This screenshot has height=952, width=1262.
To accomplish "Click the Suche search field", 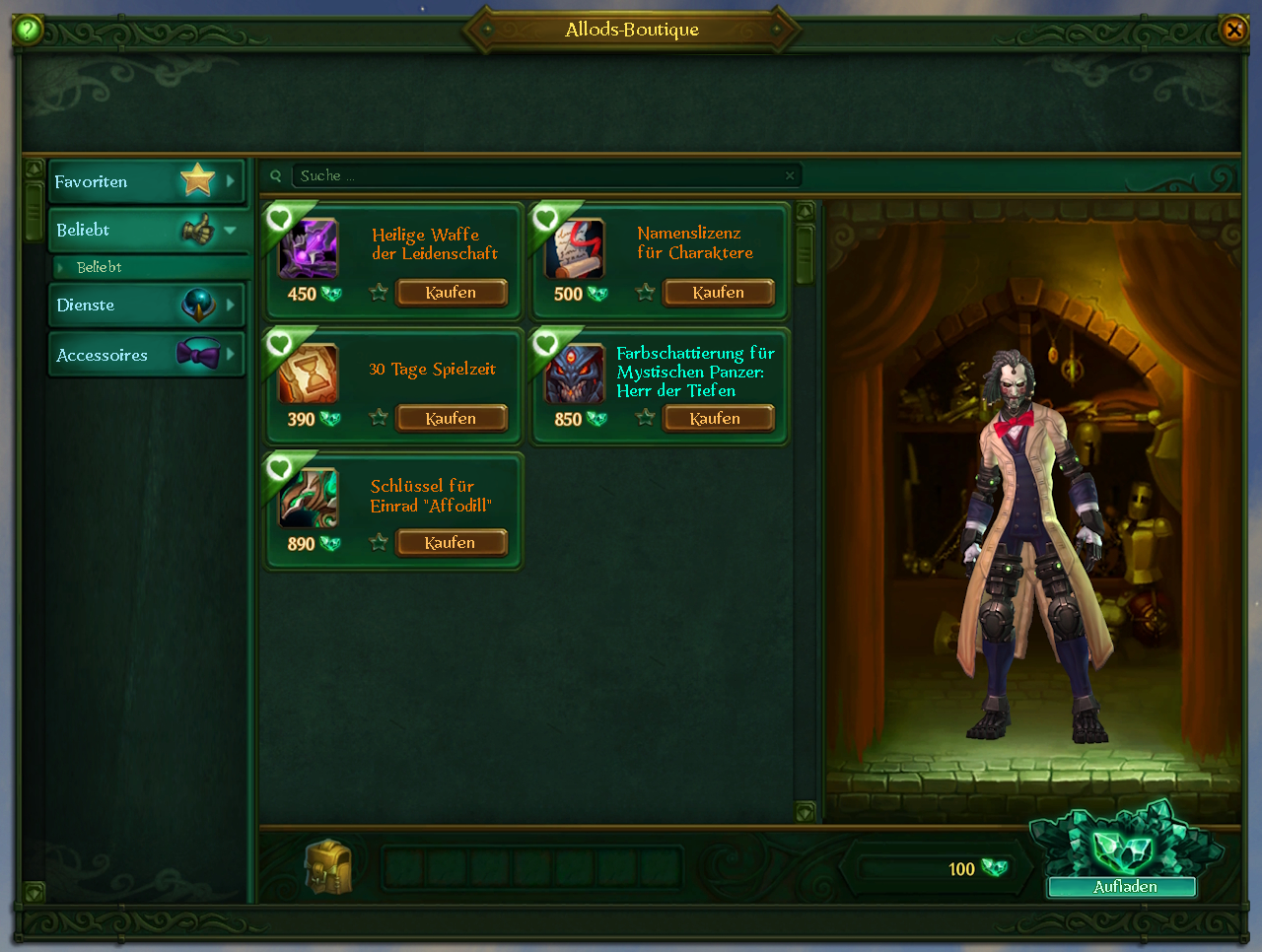I will [532, 176].
